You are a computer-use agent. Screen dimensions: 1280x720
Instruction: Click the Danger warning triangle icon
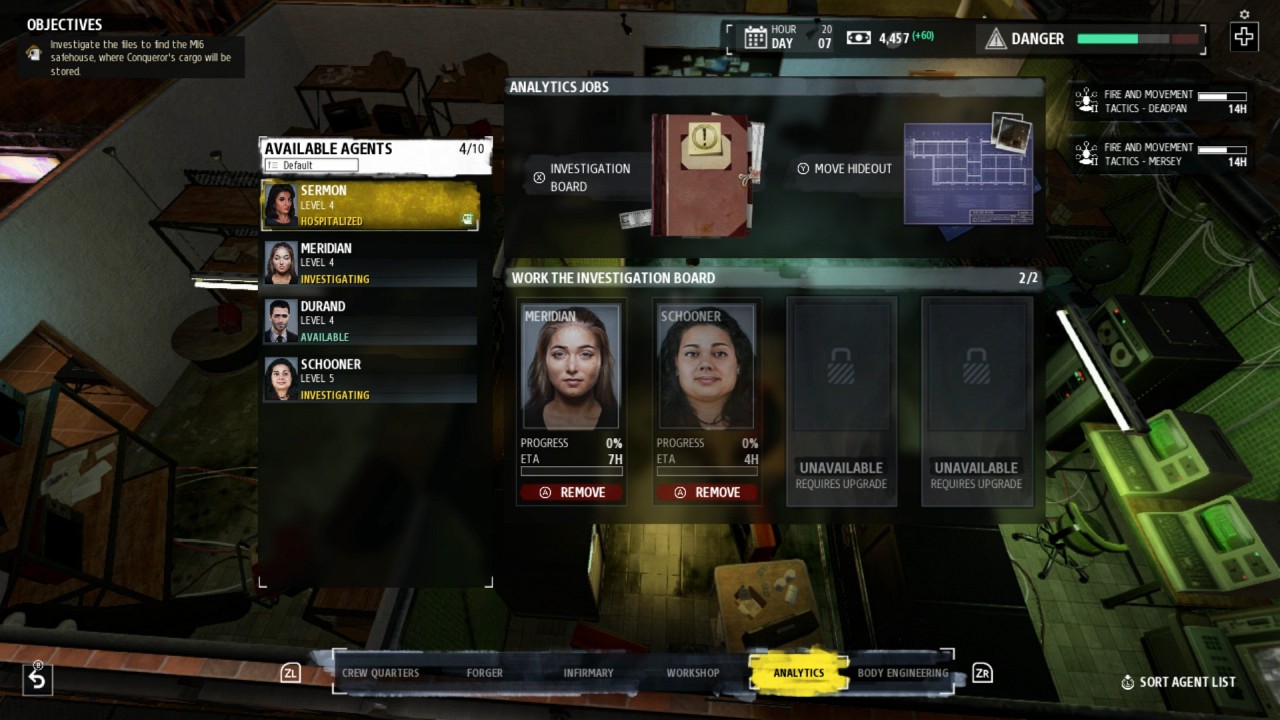[996, 39]
